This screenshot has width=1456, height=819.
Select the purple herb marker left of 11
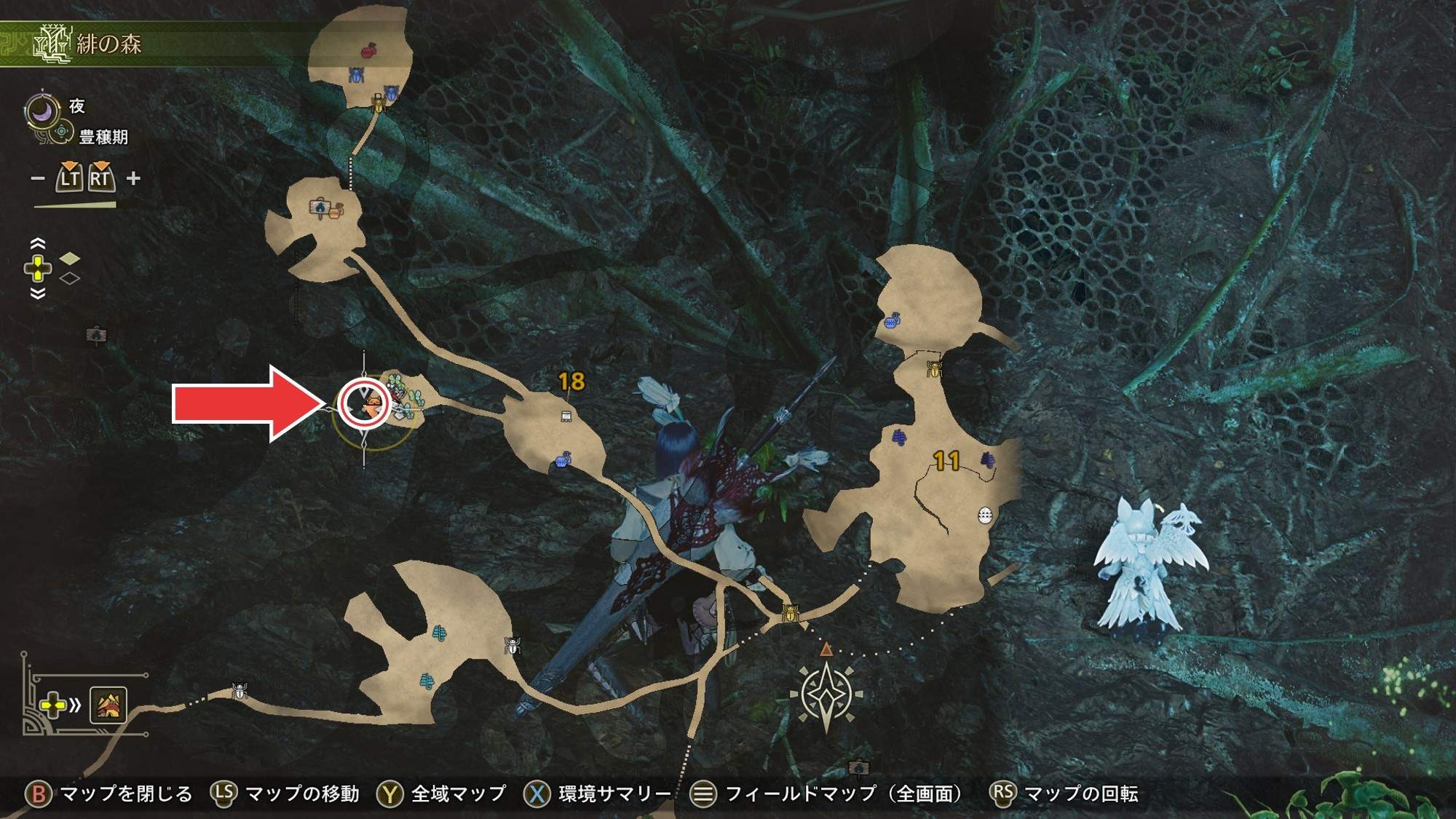click(x=899, y=437)
